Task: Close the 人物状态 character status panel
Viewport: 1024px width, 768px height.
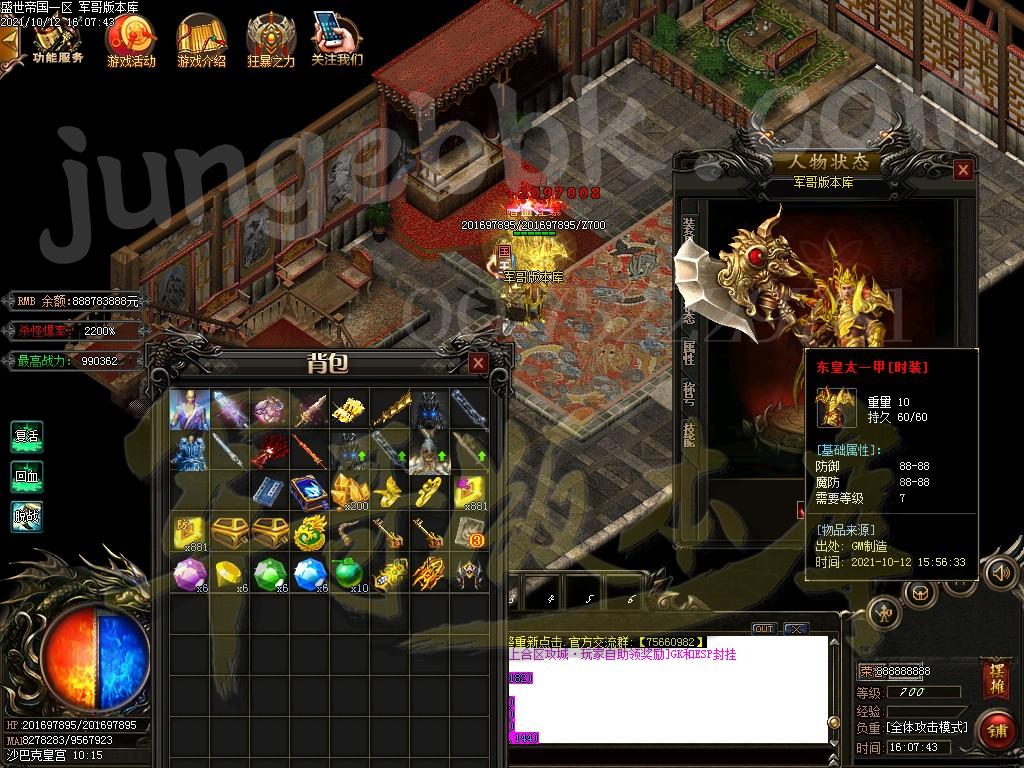Action: click(x=963, y=170)
